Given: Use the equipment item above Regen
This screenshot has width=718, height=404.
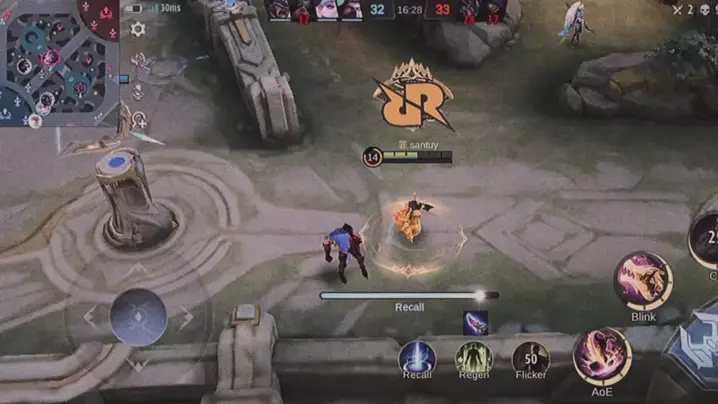Looking at the screenshot, I should tap(475, 322).
